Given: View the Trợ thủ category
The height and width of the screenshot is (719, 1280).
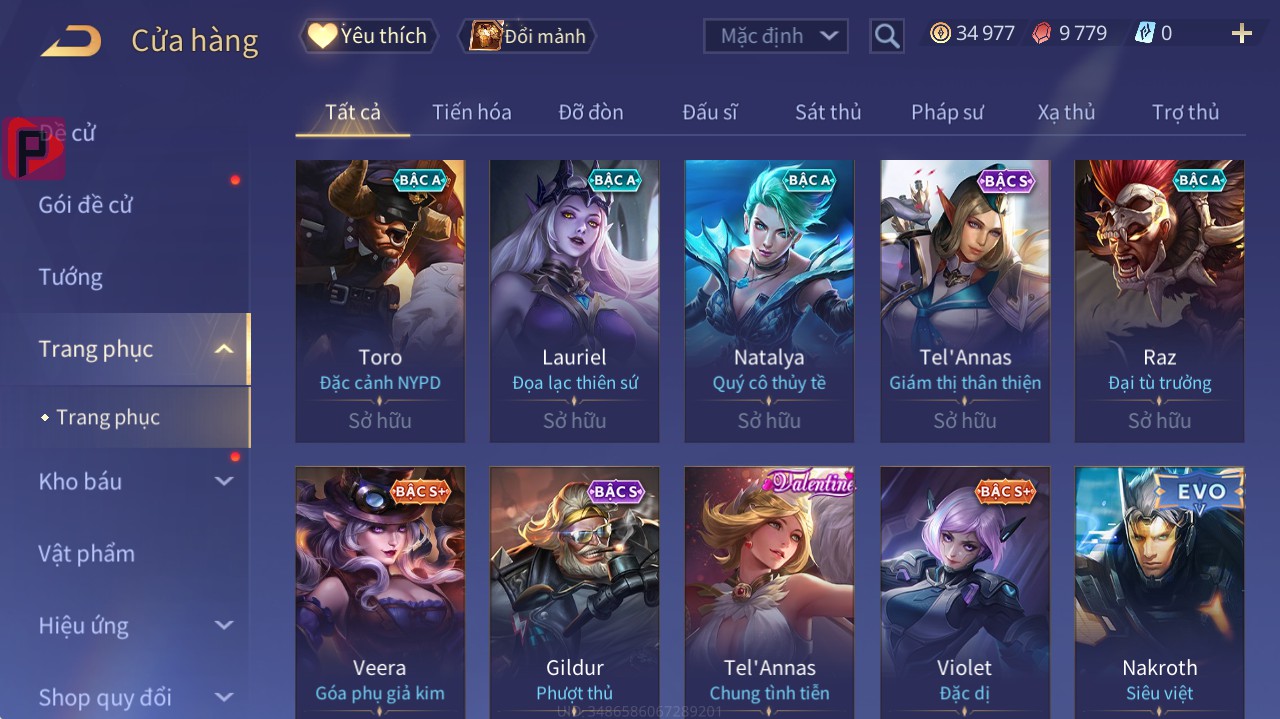Looking at the screenshot, I should coord(1185,112).
